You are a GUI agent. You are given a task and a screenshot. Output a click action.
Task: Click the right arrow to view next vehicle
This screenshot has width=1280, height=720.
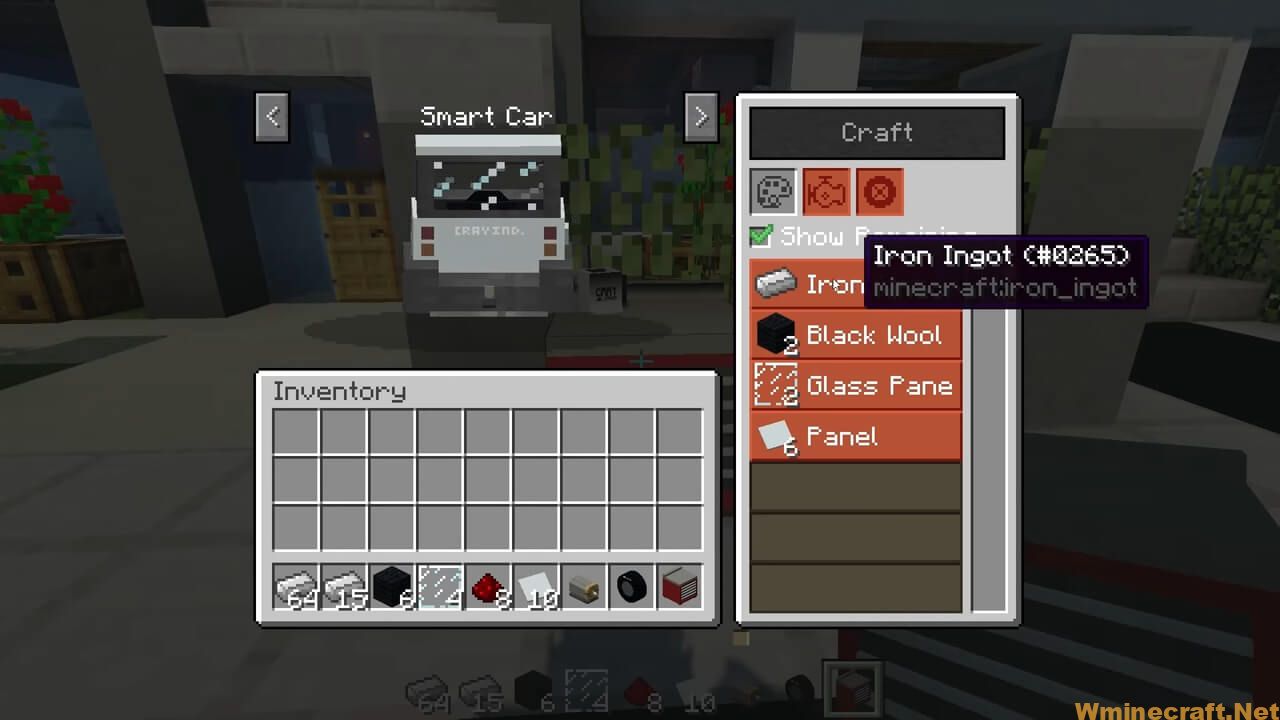pyautogui.click(x=700, y=117)
